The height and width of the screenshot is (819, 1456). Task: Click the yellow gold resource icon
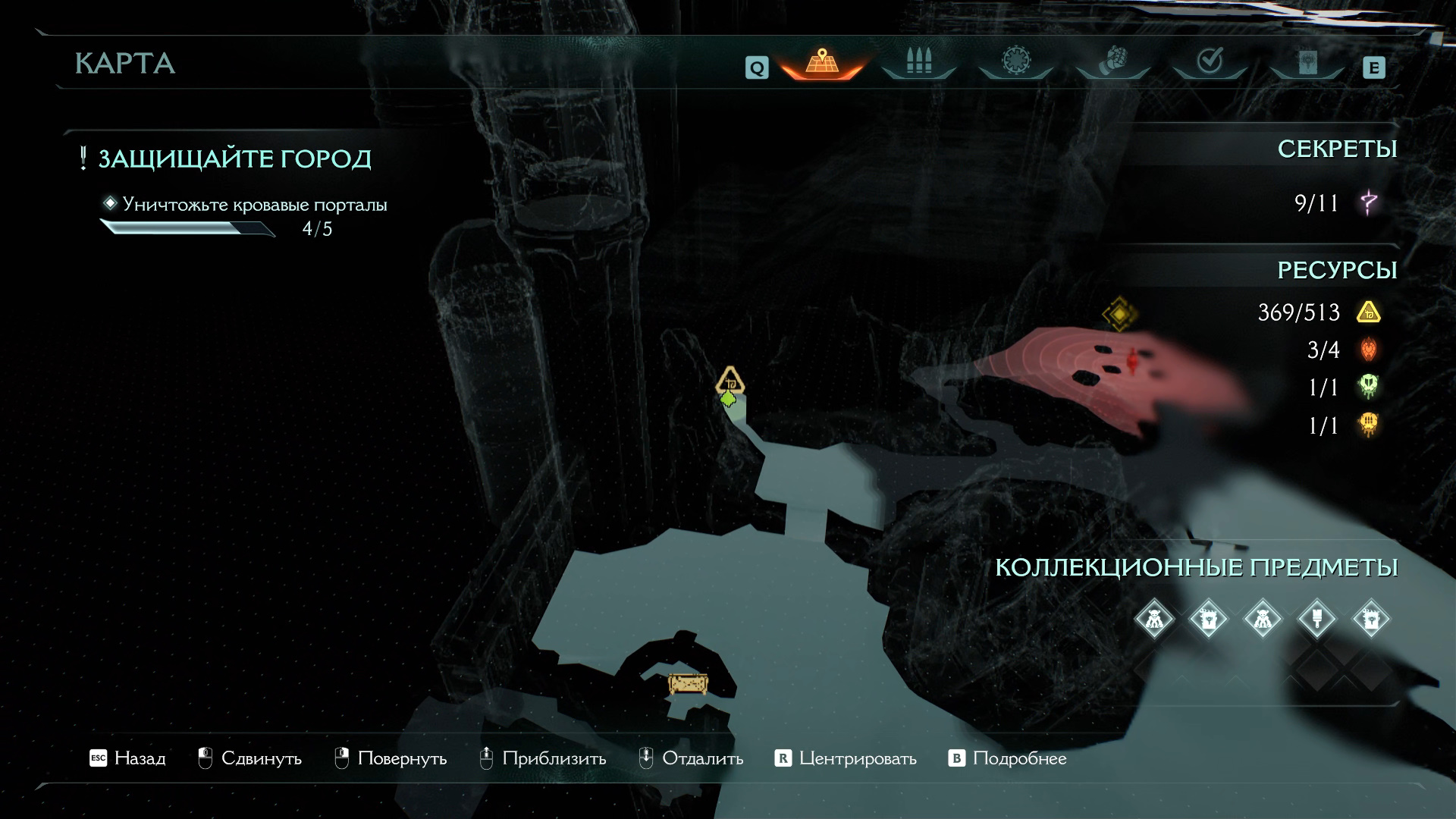coord(1368,312)
